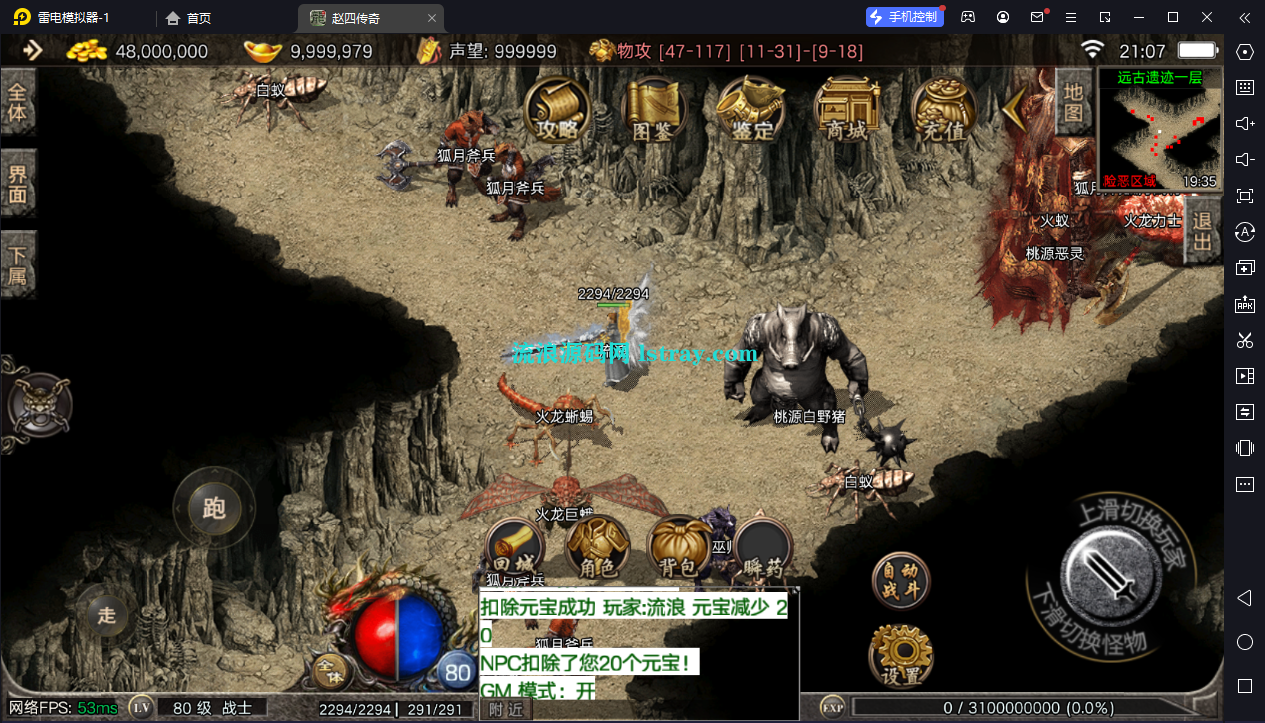Open the 设置 gear settings
The image size is (1265, 723).
tap(900, 656)
